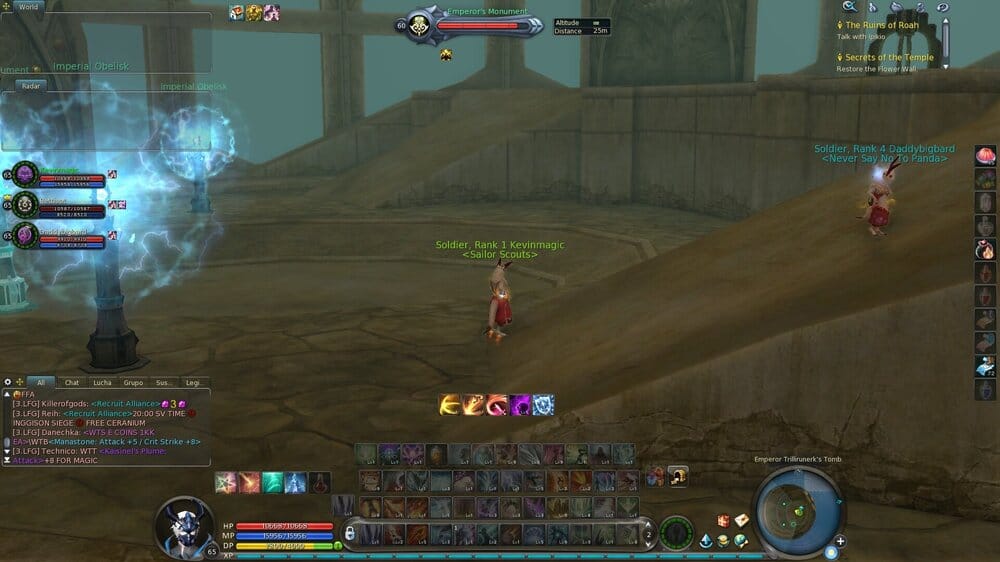Viewport: 1000px width, 562px height.
Task: Open The Ruins of Roah quest
Action: pos(882,25)
